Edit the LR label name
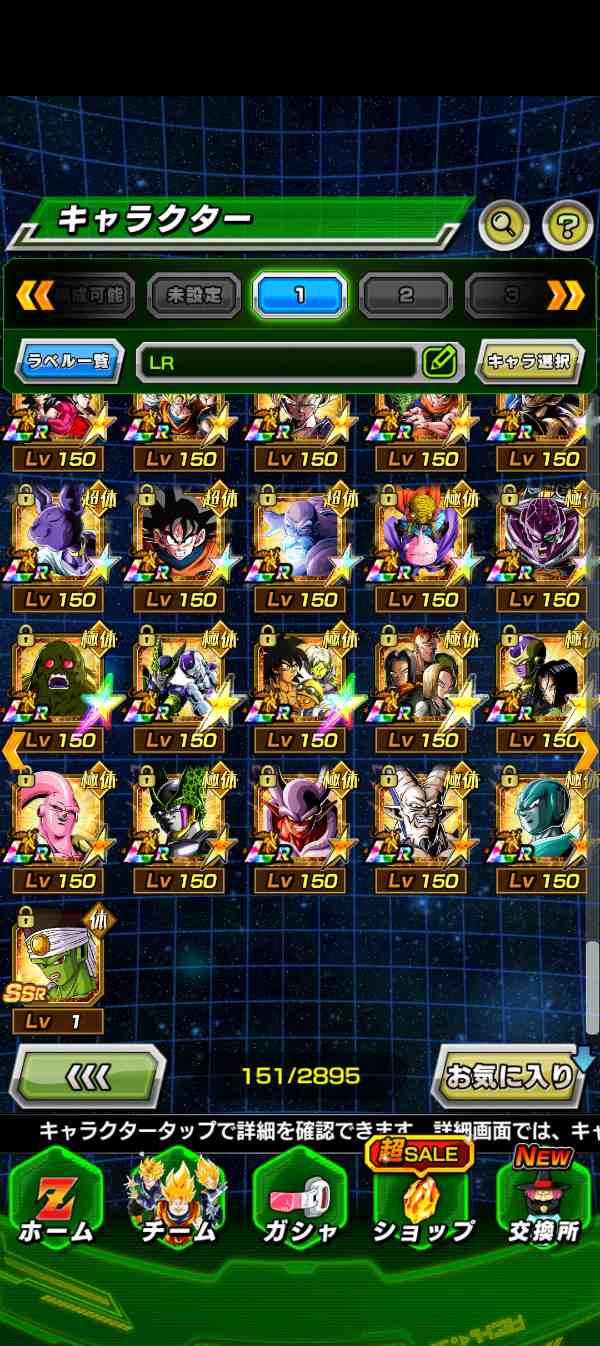This screenshot has height=1346, width=600. pyautogui.click(x=440, y=361)
